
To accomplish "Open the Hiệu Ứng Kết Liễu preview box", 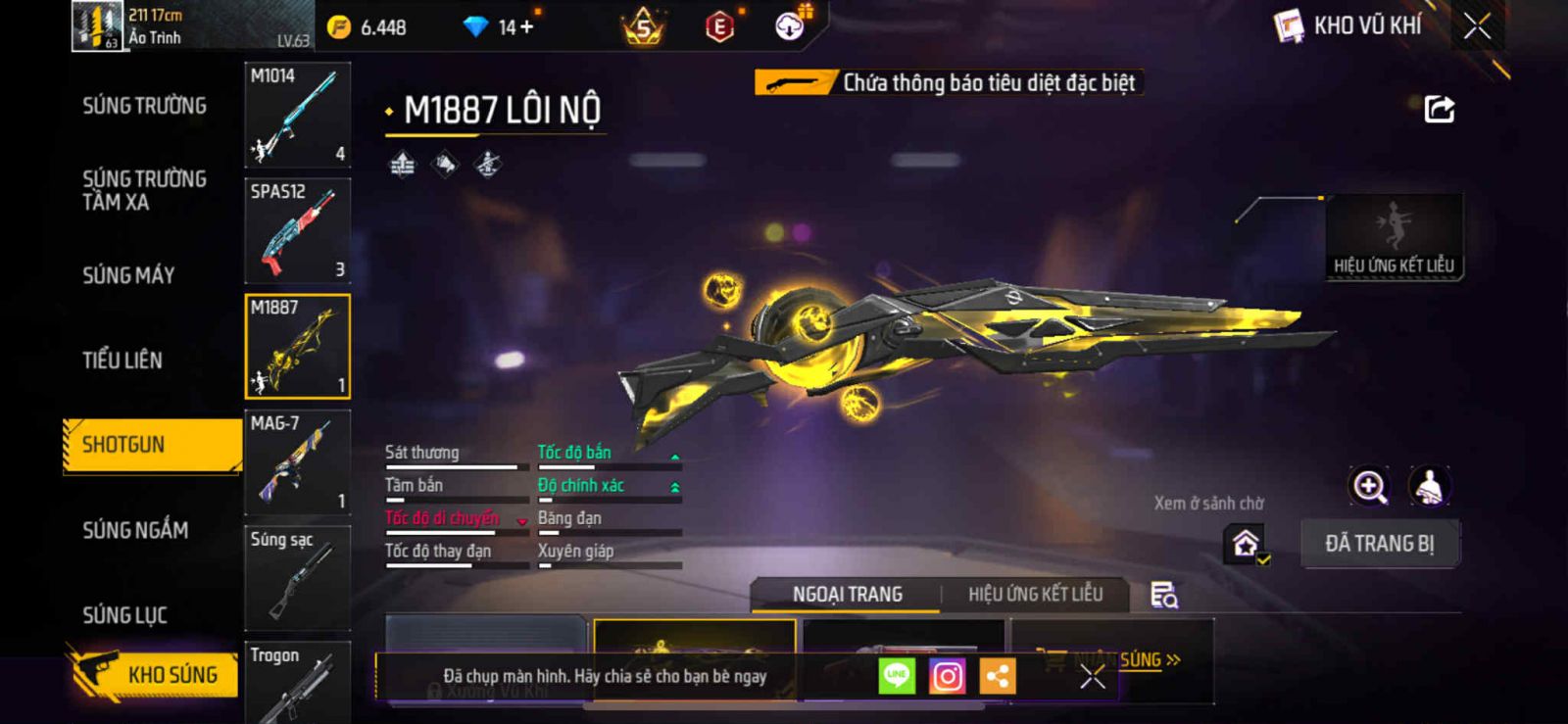I will pyautogui.click(x=1394, y=237).
